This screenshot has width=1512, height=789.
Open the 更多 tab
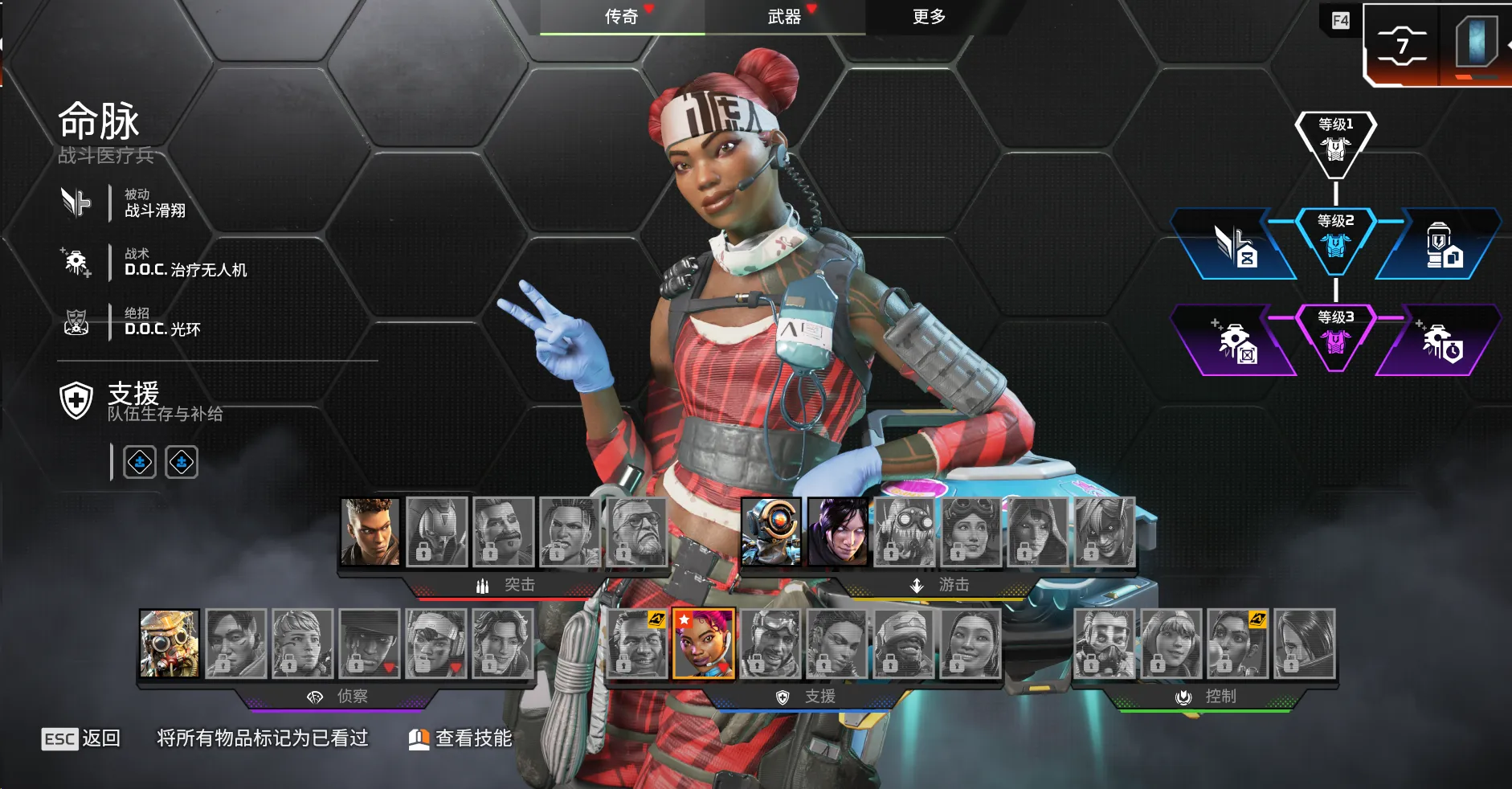click(x=929, y=17)
